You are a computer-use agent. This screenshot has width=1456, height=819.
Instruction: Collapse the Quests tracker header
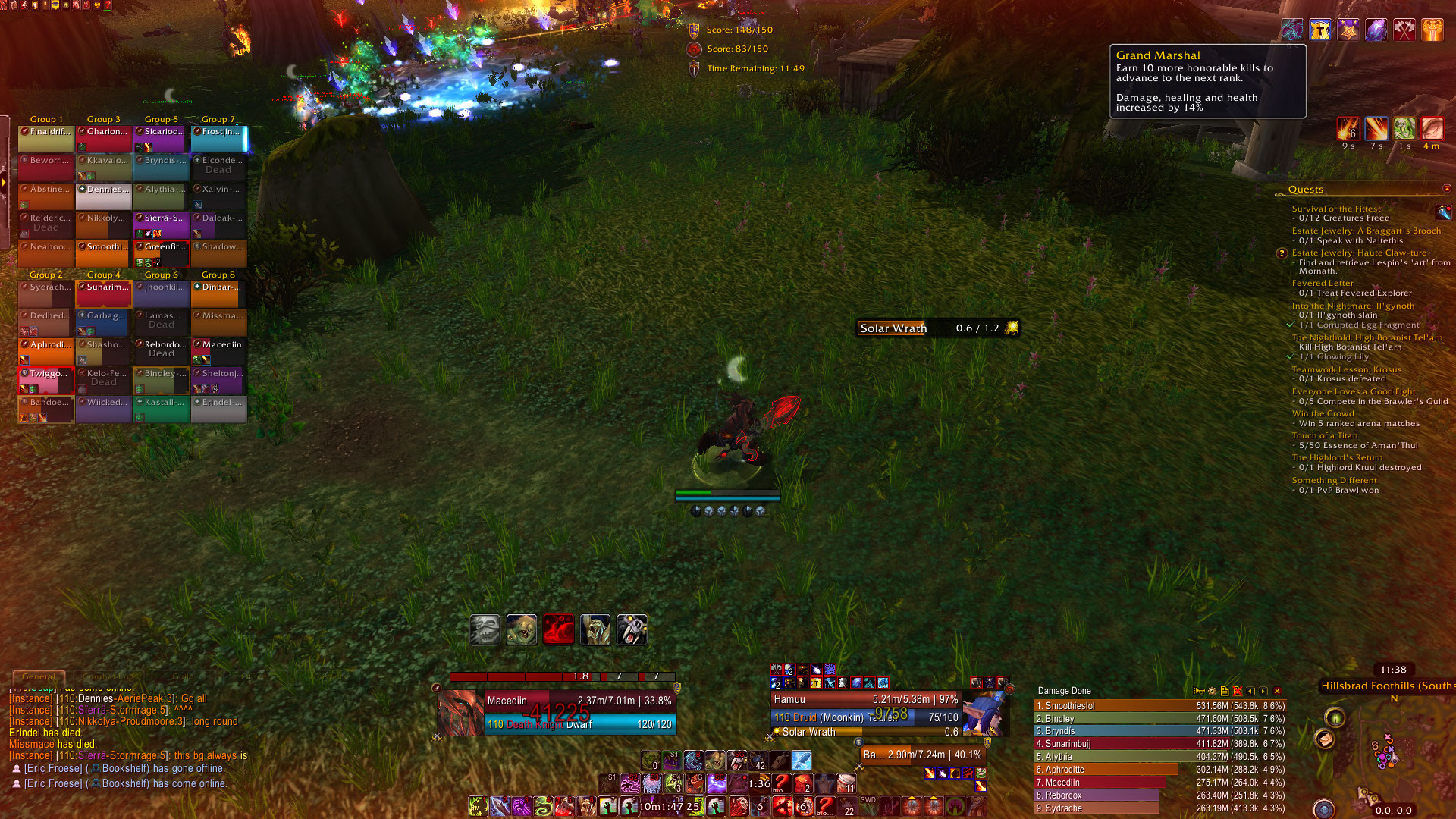point(1446,189)
